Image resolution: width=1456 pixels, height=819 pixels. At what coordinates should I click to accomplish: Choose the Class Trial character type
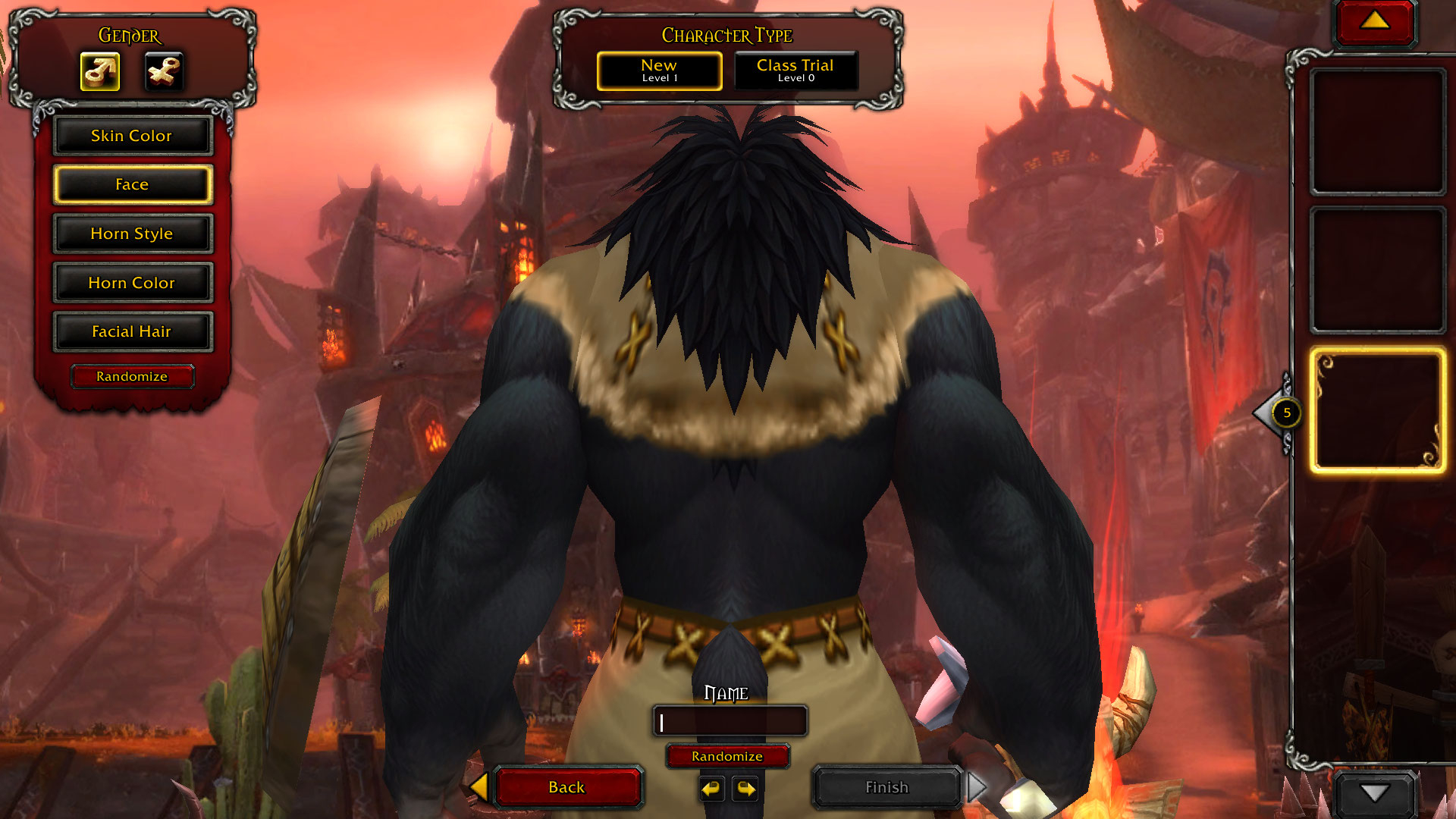[795, 71]
